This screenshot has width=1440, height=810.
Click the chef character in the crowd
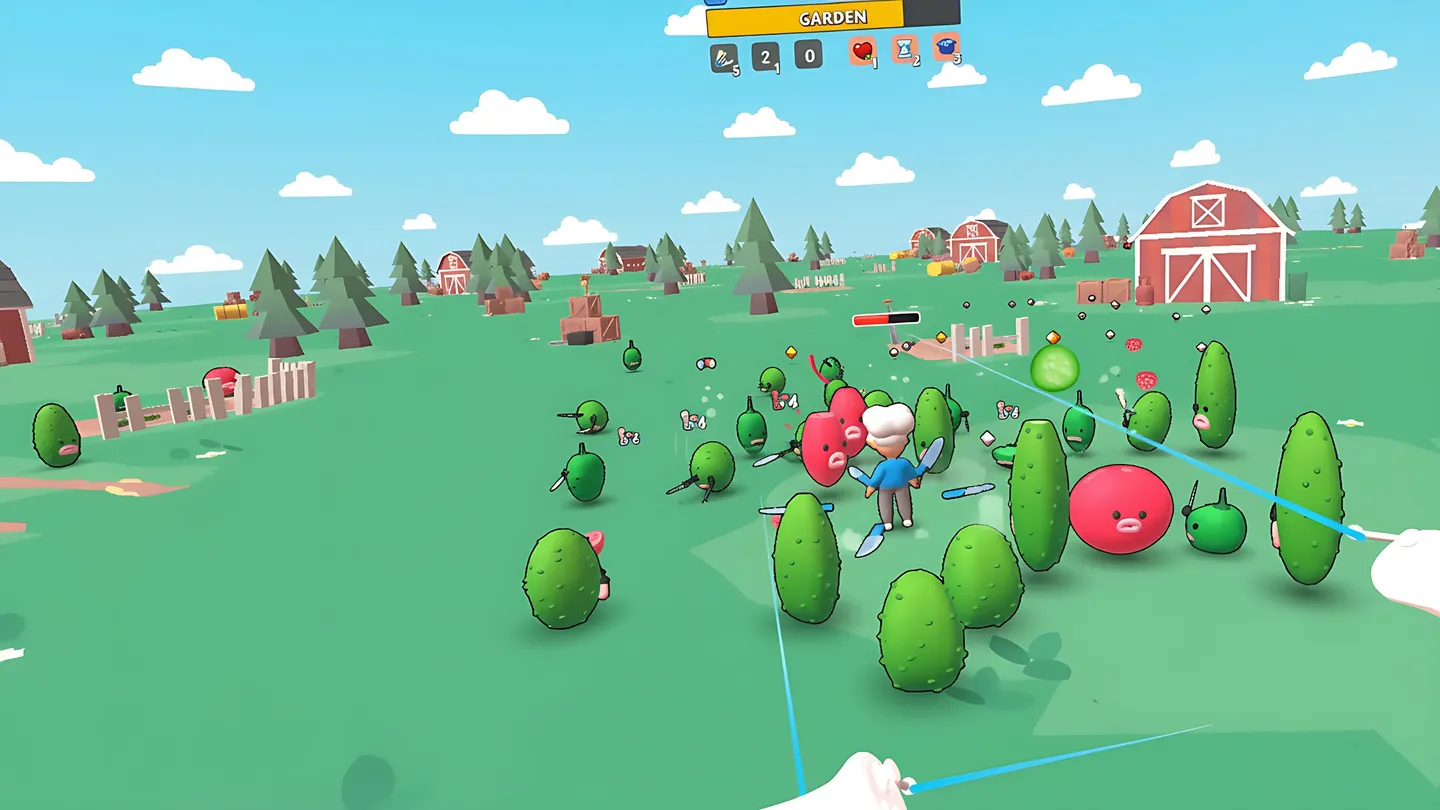(893, 470)
